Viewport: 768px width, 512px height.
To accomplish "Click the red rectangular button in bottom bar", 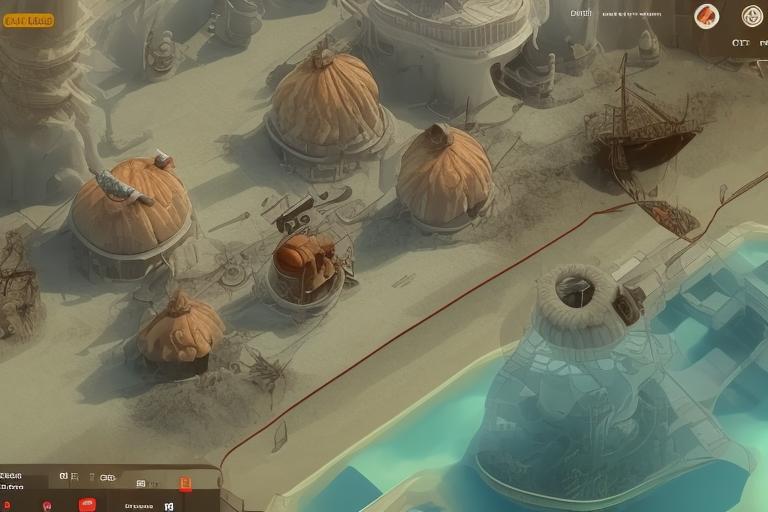I will [x=87, y=504].
